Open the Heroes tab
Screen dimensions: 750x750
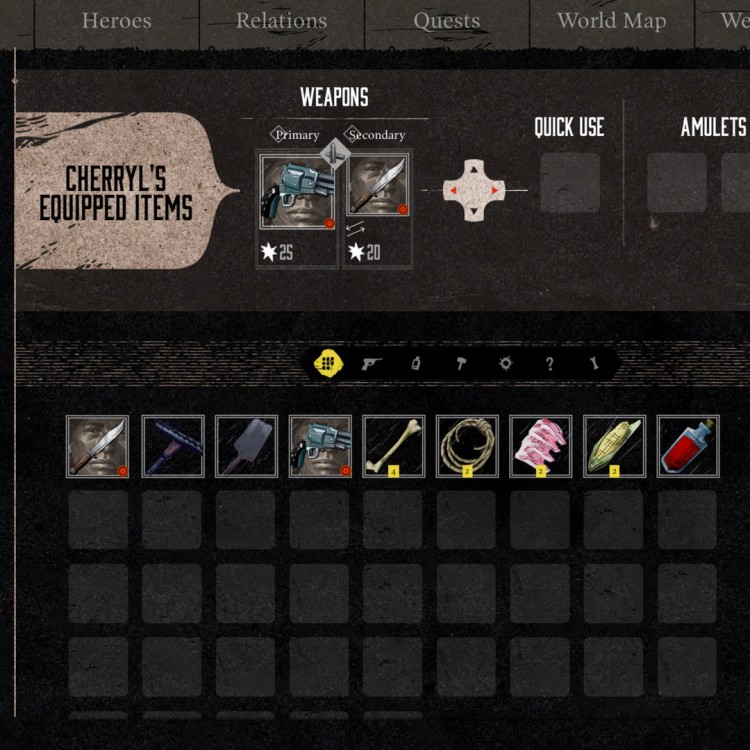(116, 21)
